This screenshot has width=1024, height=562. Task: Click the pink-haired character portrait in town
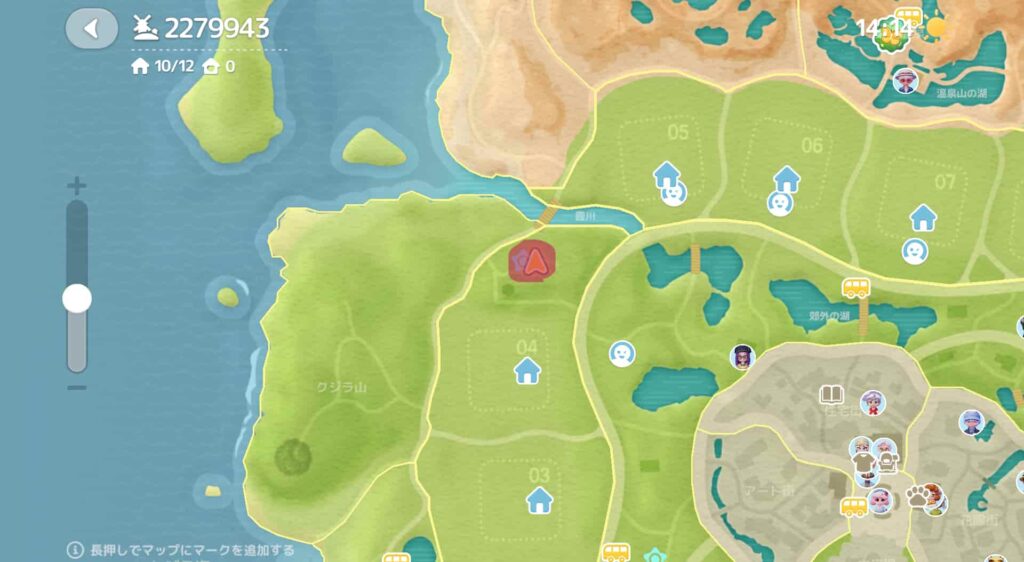880,500
